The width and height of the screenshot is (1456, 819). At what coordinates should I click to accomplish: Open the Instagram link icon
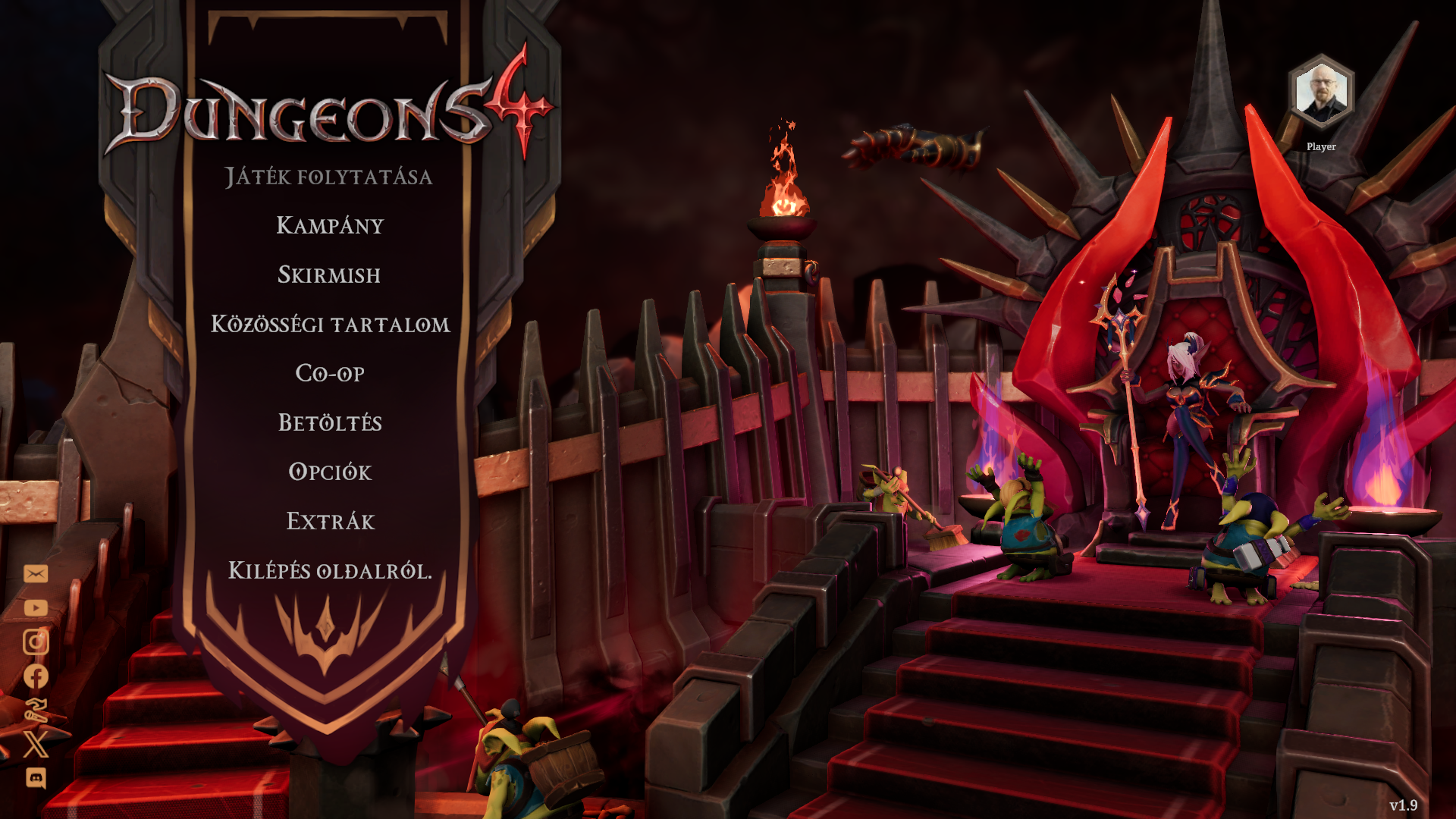tap(36, 642)
